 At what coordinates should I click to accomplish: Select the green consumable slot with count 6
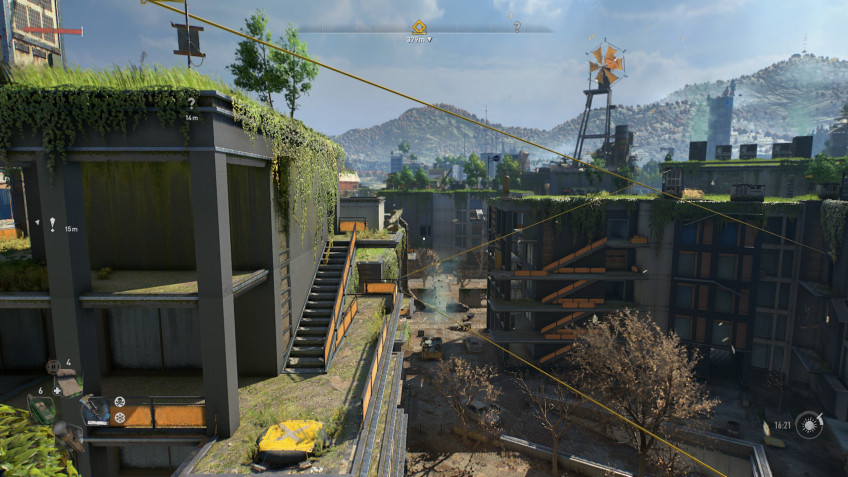pyautogui.click(x=40, y=408)
